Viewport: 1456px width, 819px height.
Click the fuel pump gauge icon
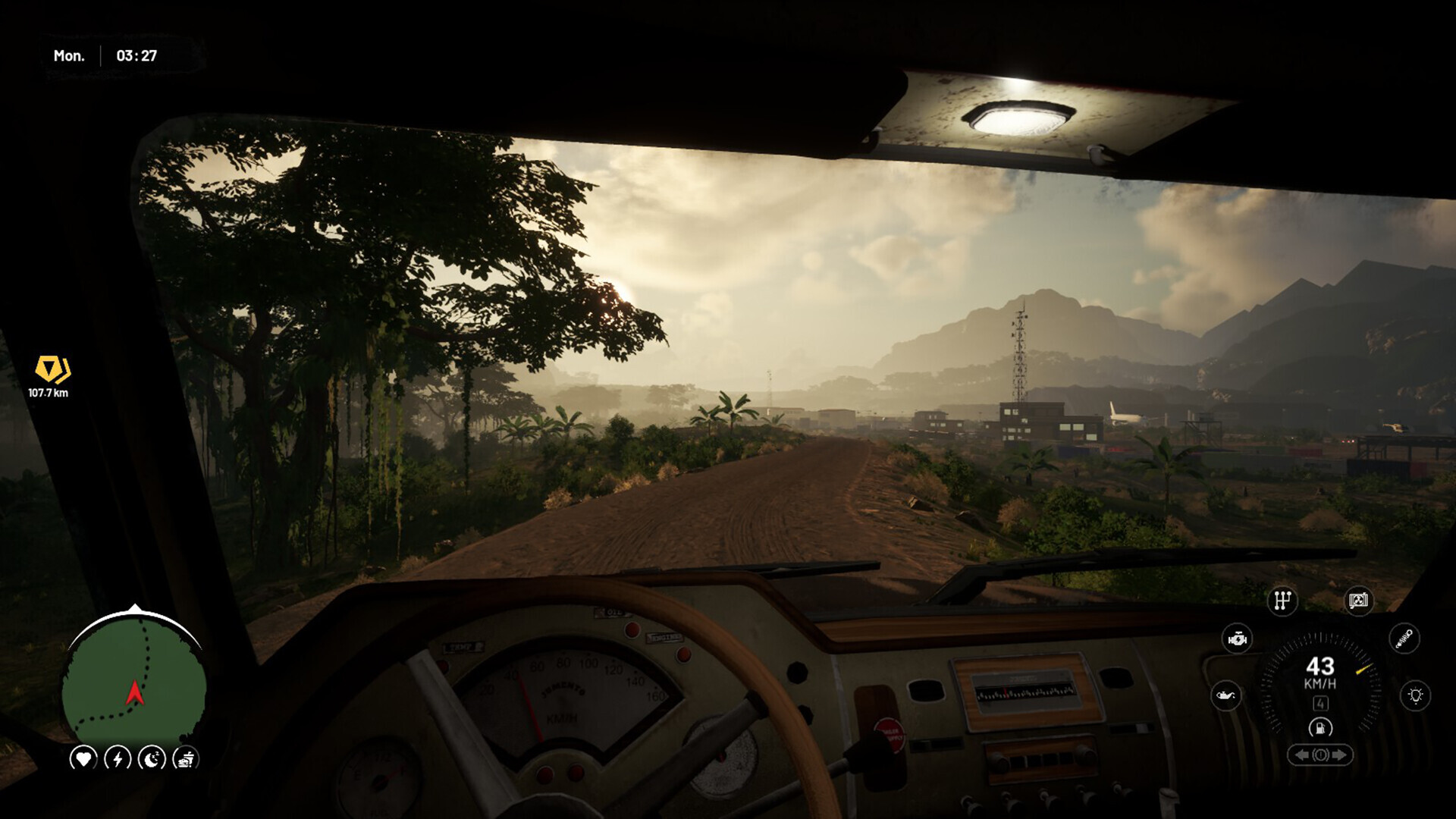point(1320,728)
